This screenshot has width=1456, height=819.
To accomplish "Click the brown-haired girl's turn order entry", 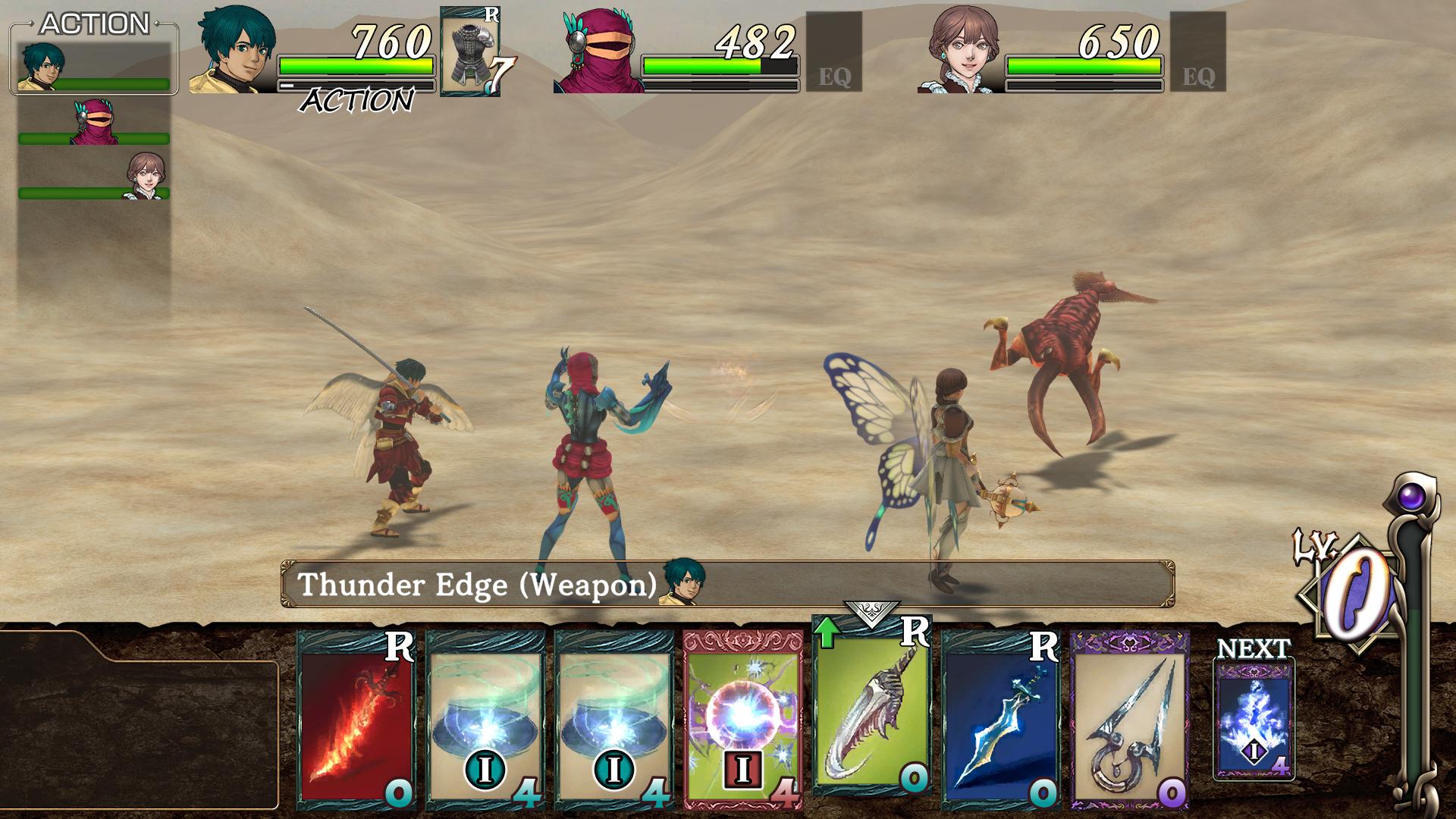I will pos(94,176).
